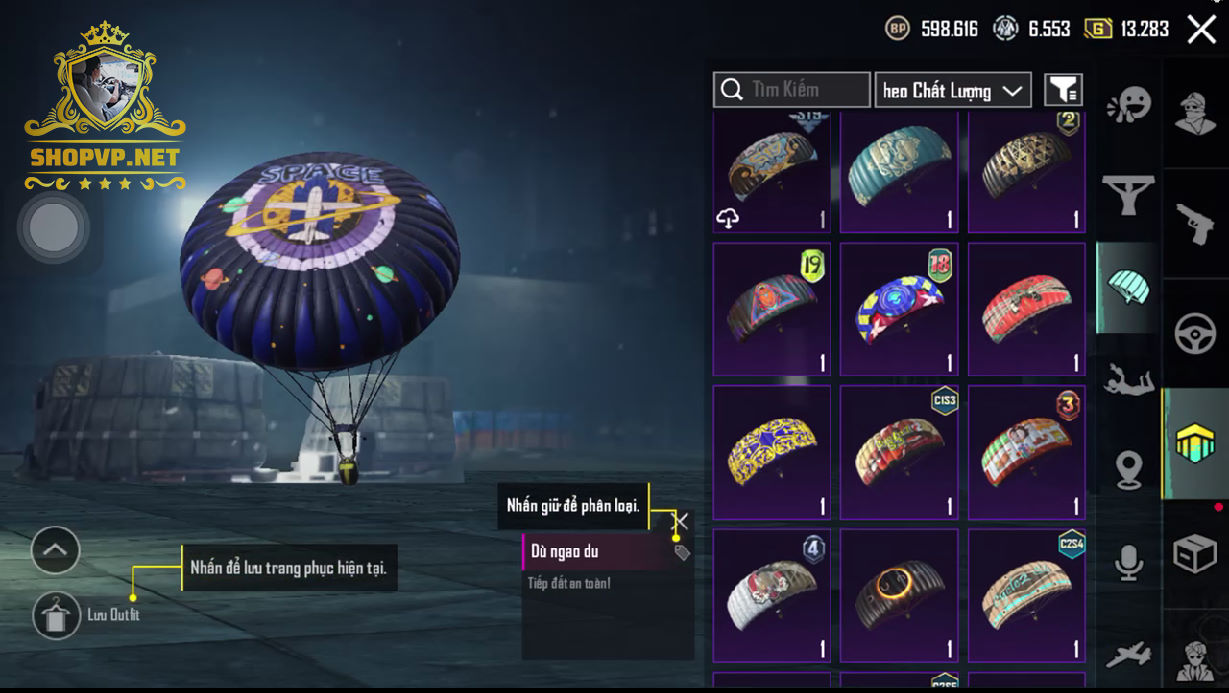The width and height of the screenshot is (1229, 693).
Task: Select the teal parachute in the top row
Action: 899,172
